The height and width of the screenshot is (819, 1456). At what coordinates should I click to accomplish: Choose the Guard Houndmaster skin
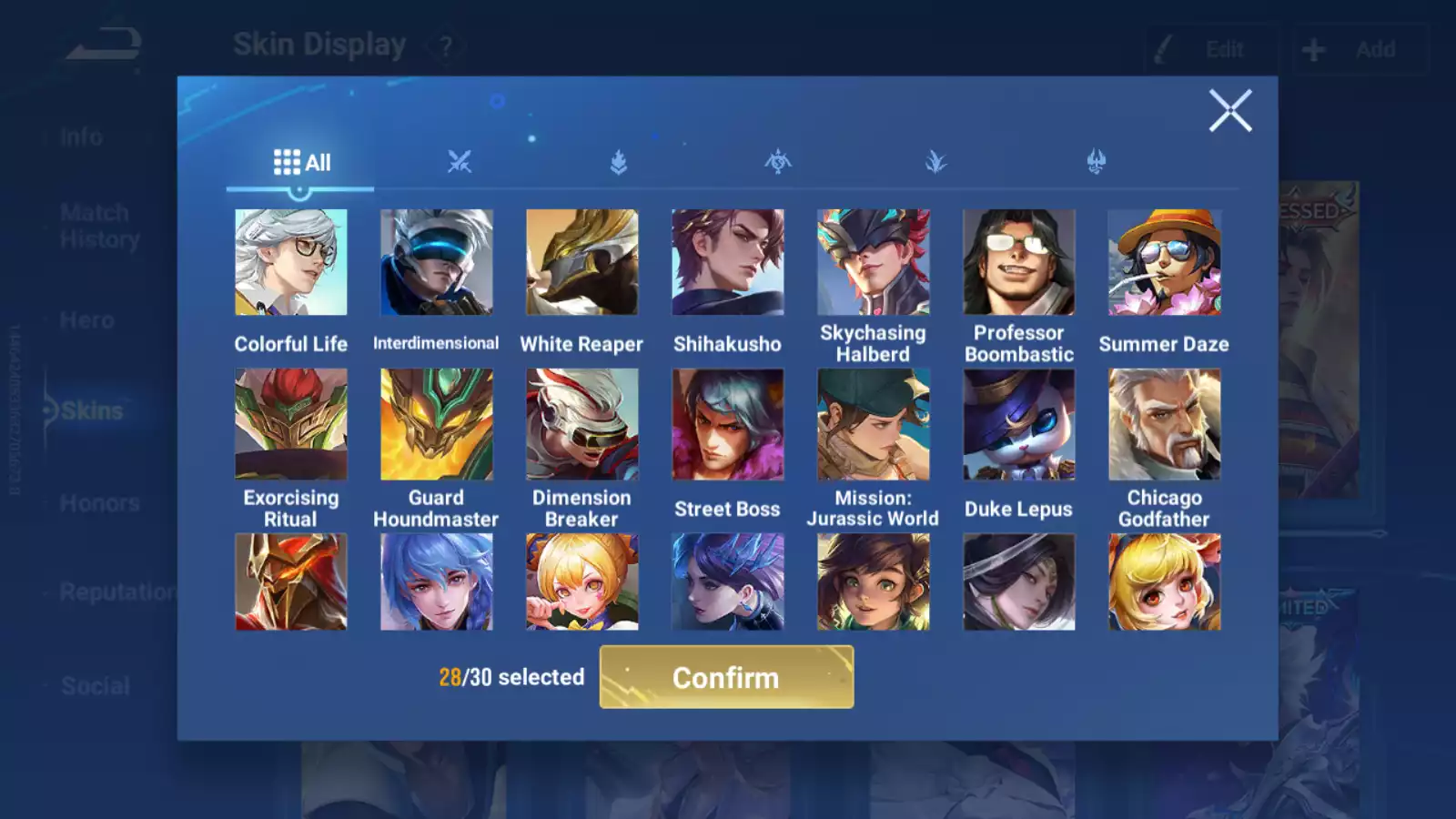point(437,424)
